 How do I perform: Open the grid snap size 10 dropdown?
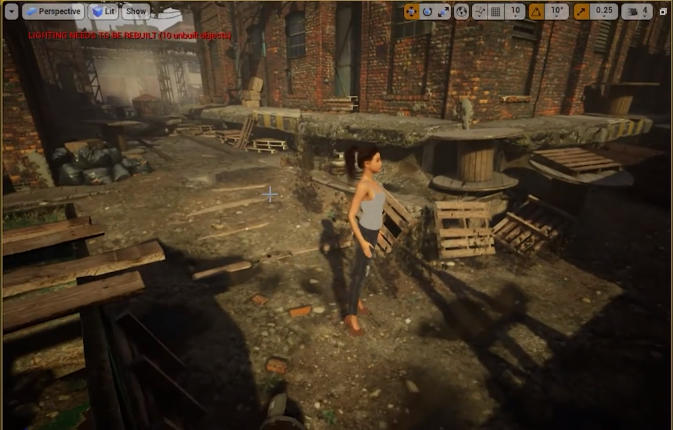514,12
